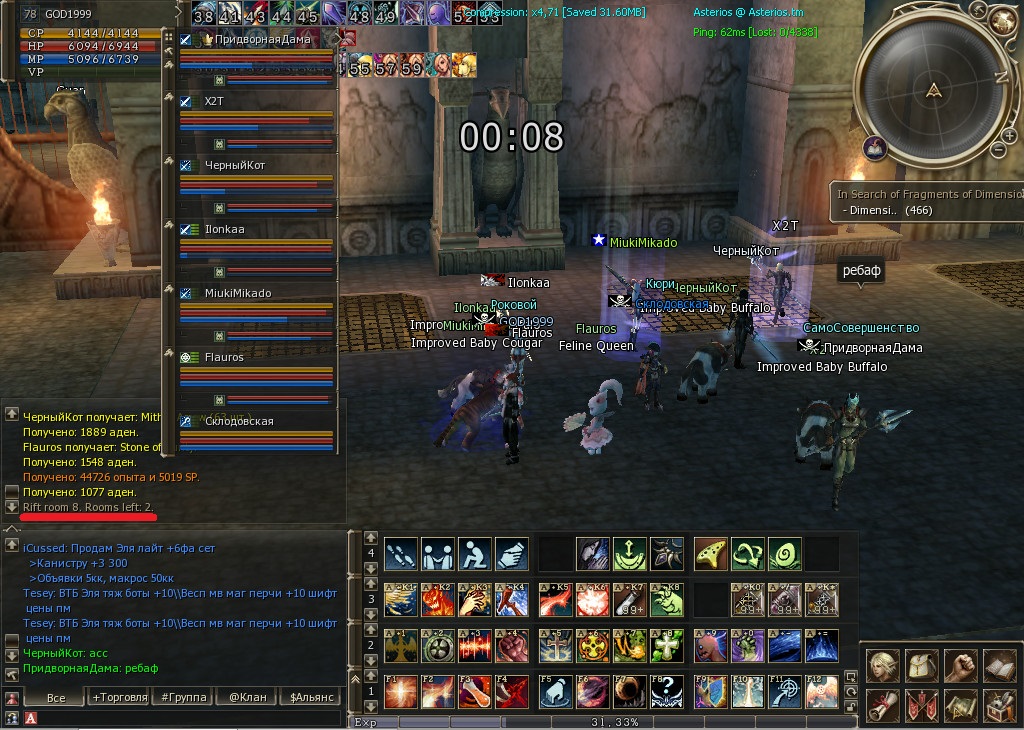
Task: Use the K7 potion vial slot
Action: [x=628, y=599]
